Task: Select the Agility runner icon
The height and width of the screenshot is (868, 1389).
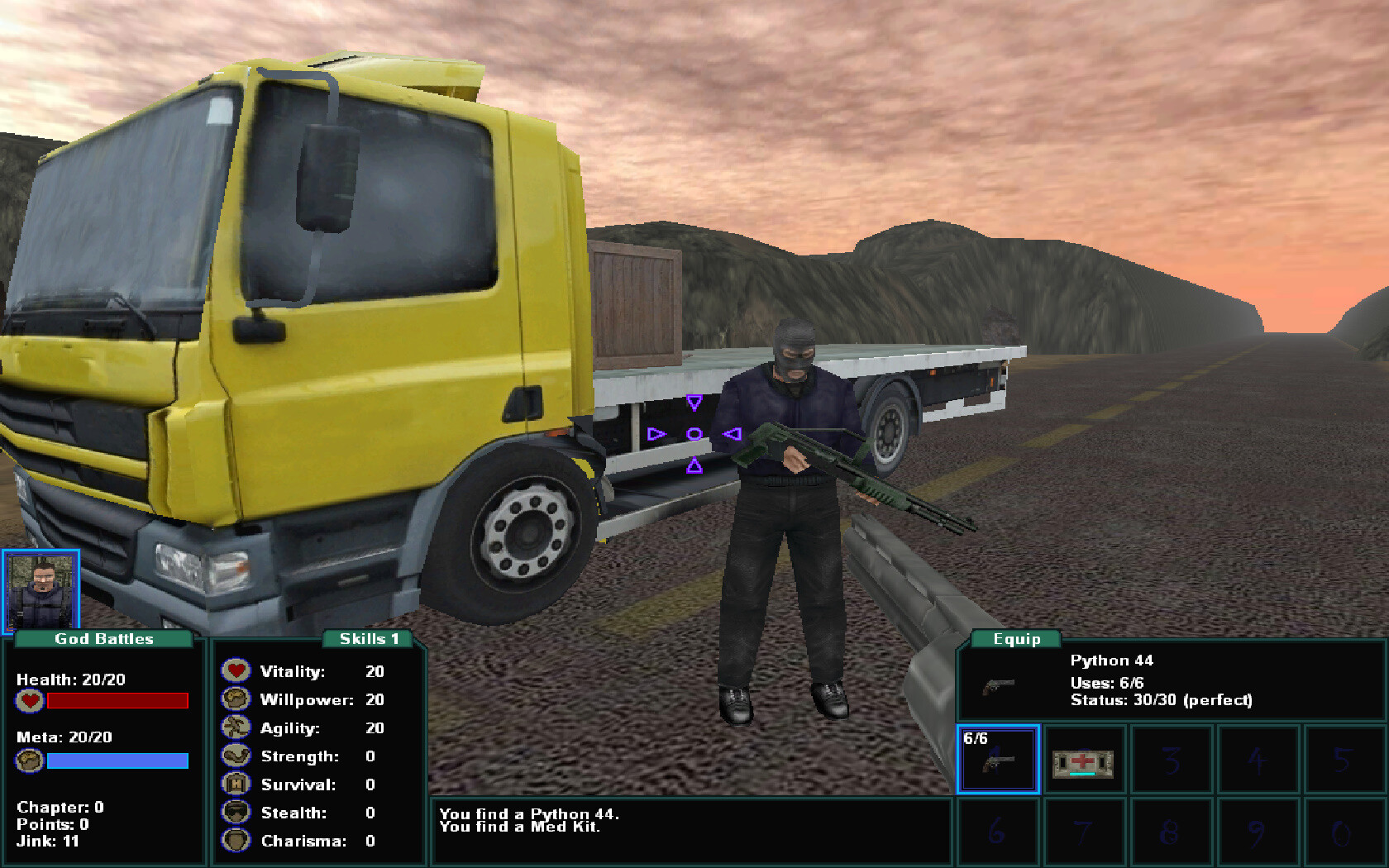Action: tap(236, 727)
